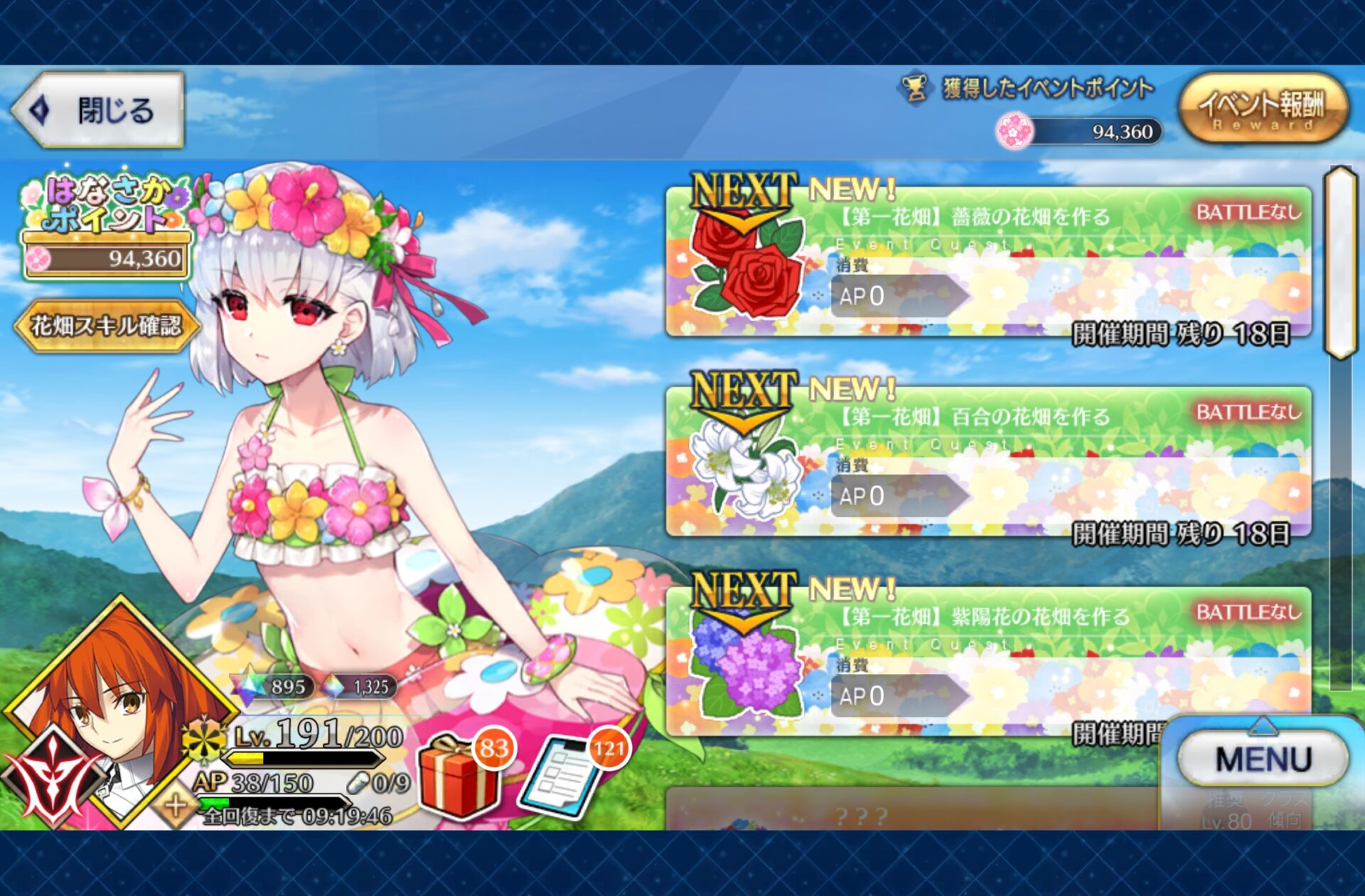Open the red present box
1365x896 pixels.
click(x=459, y=777)
